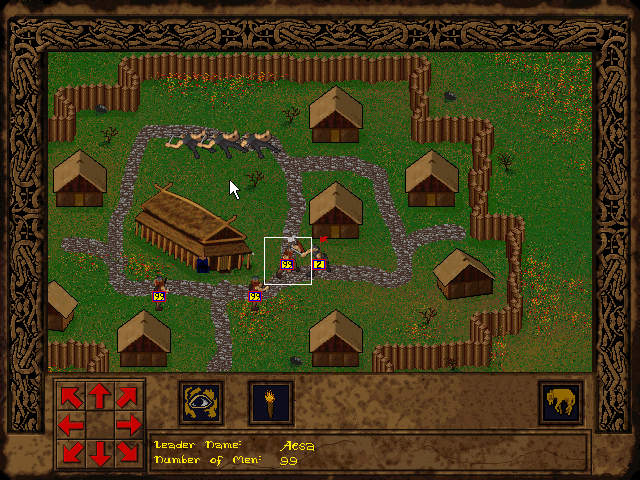
Task: Click the up arrow scroll button
Action: [x=100, y=397]
